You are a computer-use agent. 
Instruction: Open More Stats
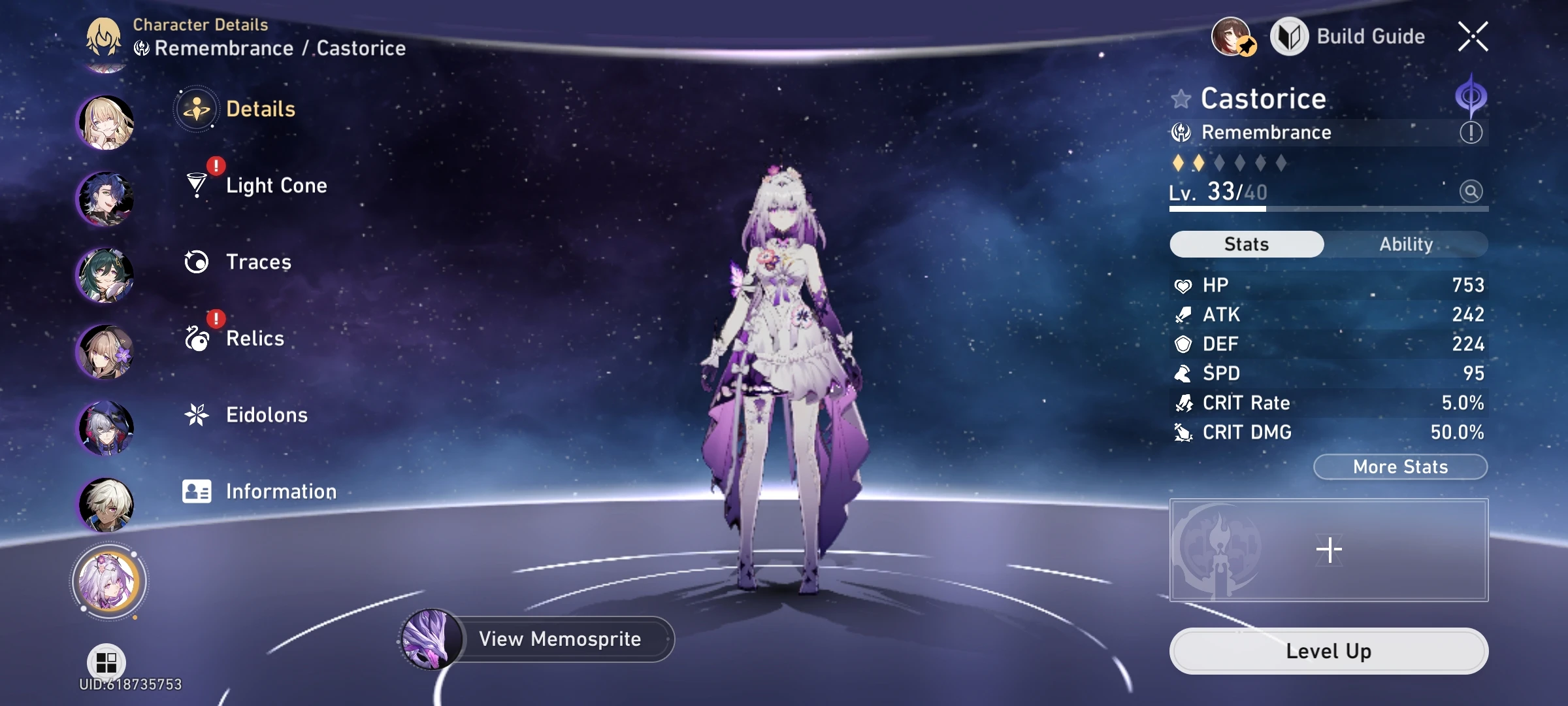tap(1400, 467)
